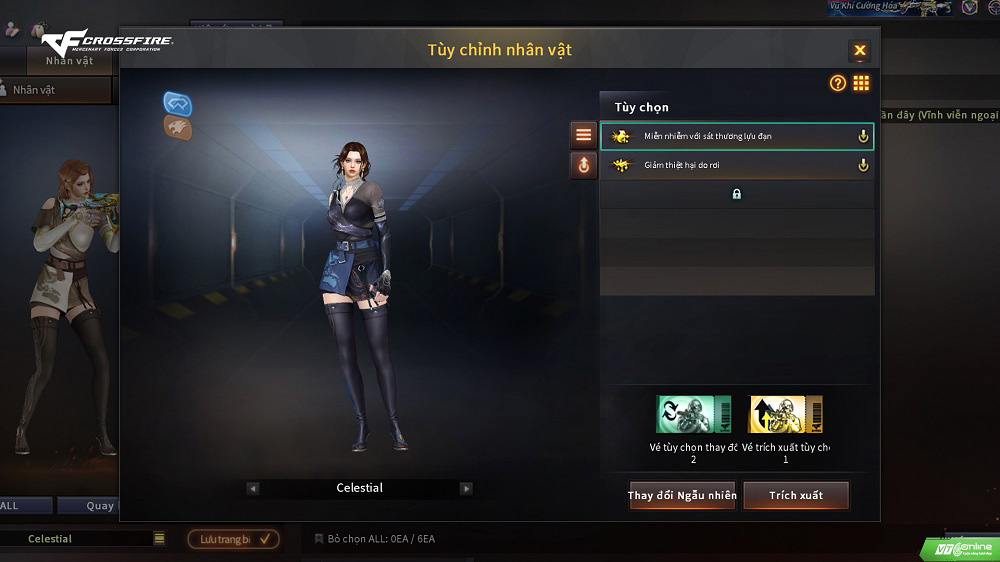Click the 'Thay đổi Ngẫu nhiên' button
The height and width of the screenshot is (562, 1000).
pyautogui.click(x=682, y=495)
